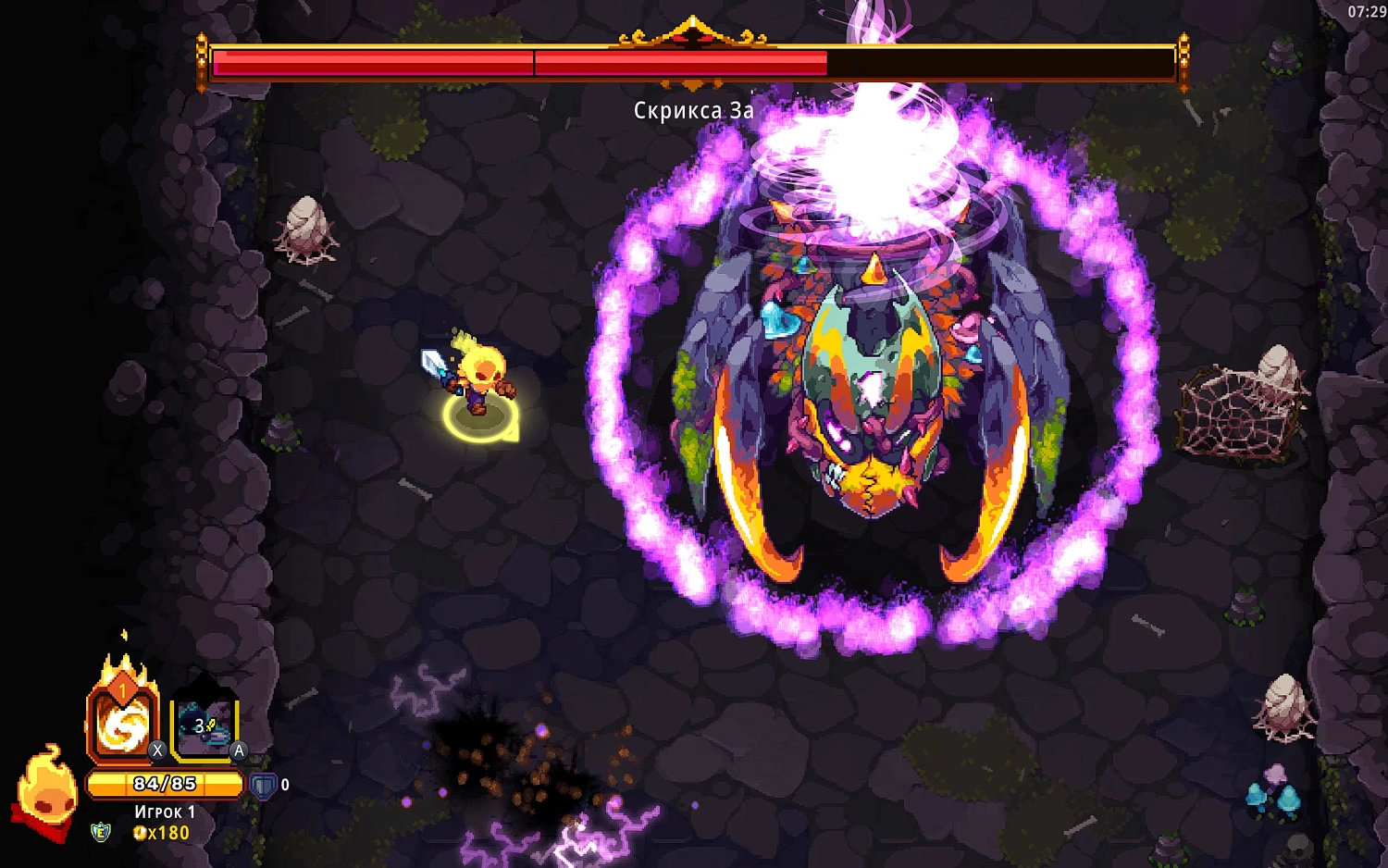Click the blue armor shield icon
The height and width of the screenshot is (868, 1388).
(264, 786)
